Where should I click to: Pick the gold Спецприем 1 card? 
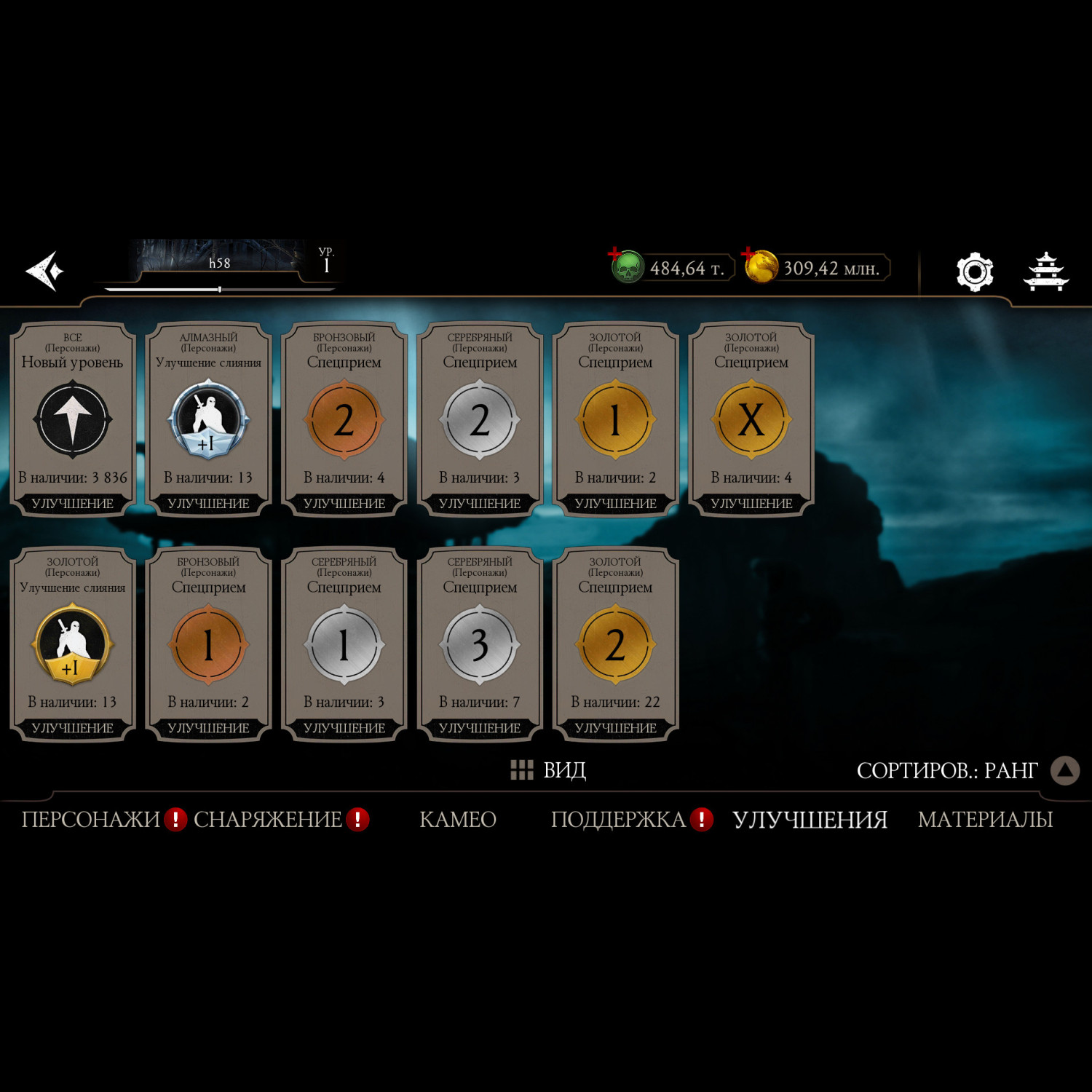click(615, 419)
